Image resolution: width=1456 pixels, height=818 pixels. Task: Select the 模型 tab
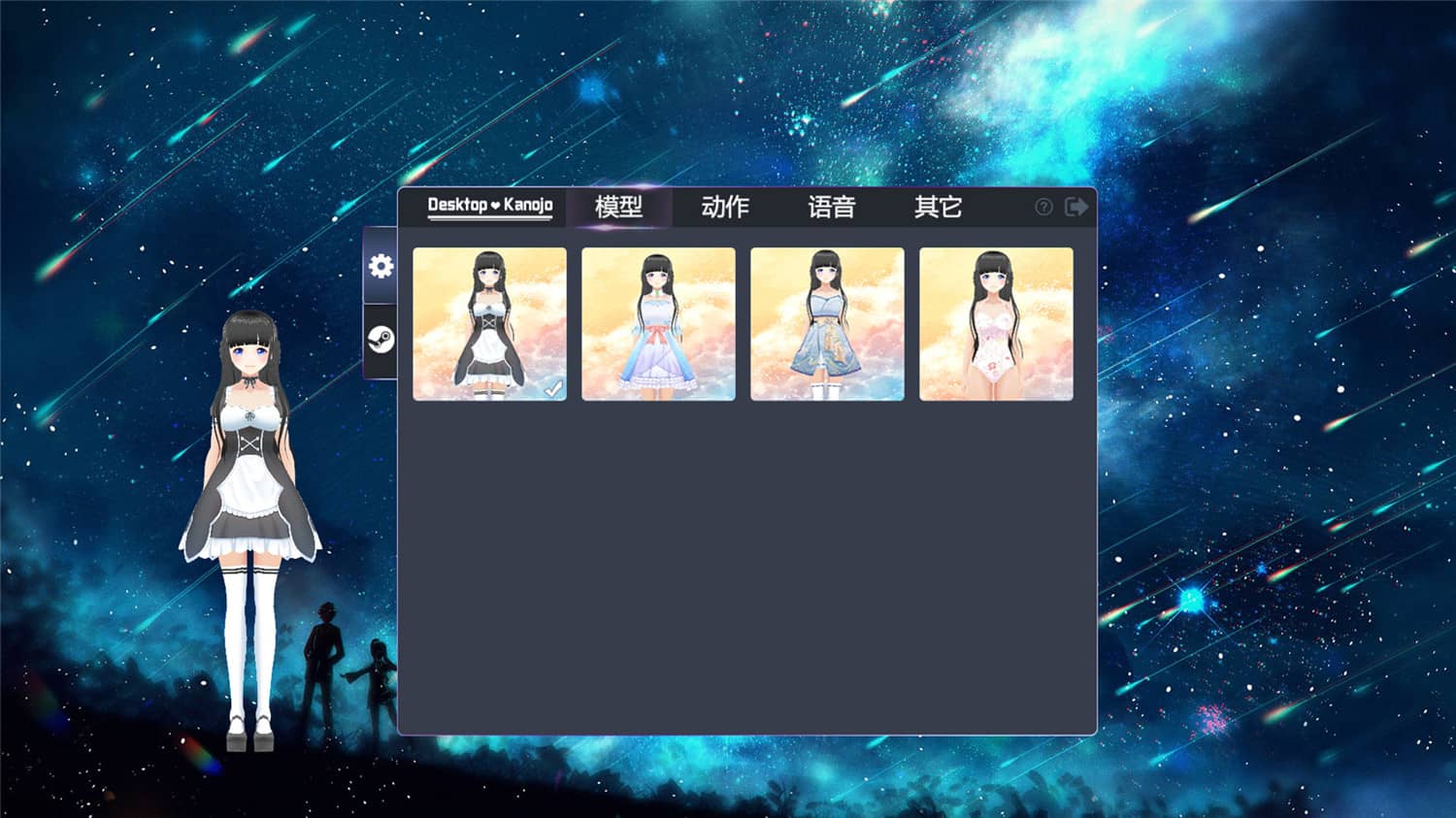click(x=619, y=207)
